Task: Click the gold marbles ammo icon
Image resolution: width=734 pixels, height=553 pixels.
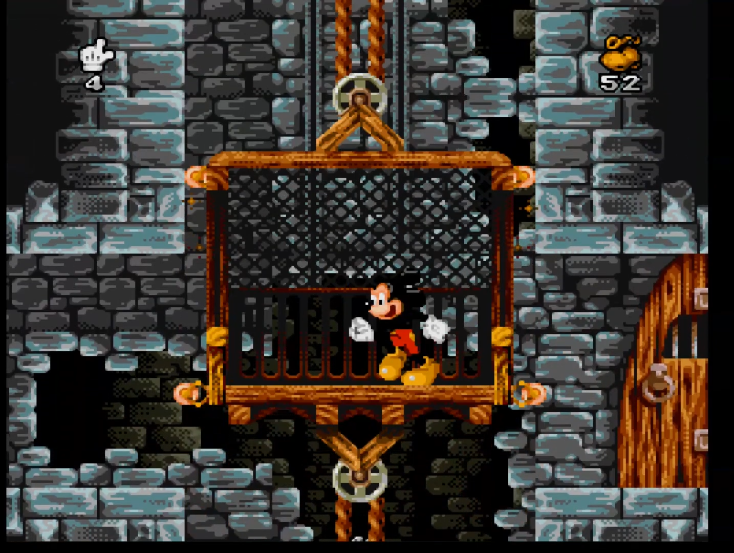Action: pos(620,53)
